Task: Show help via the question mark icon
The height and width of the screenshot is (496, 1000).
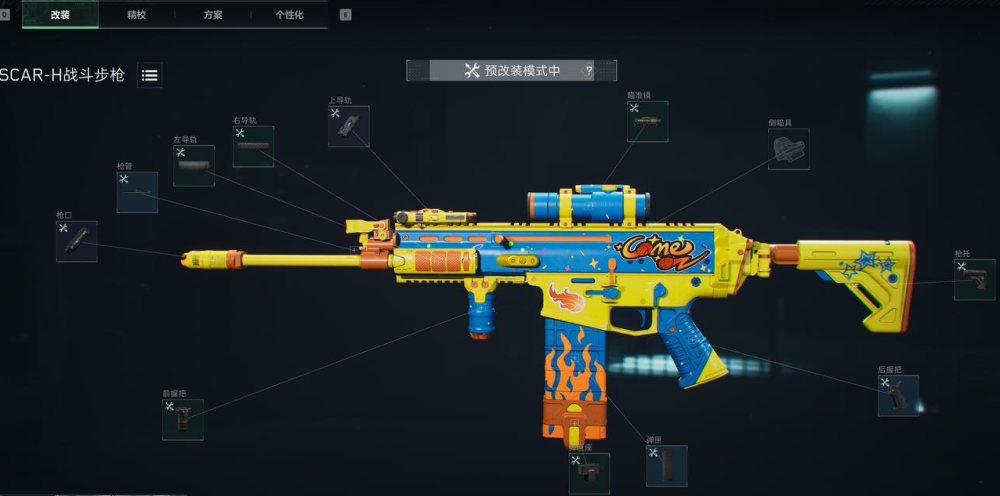Action: click(x=589, y=71)
